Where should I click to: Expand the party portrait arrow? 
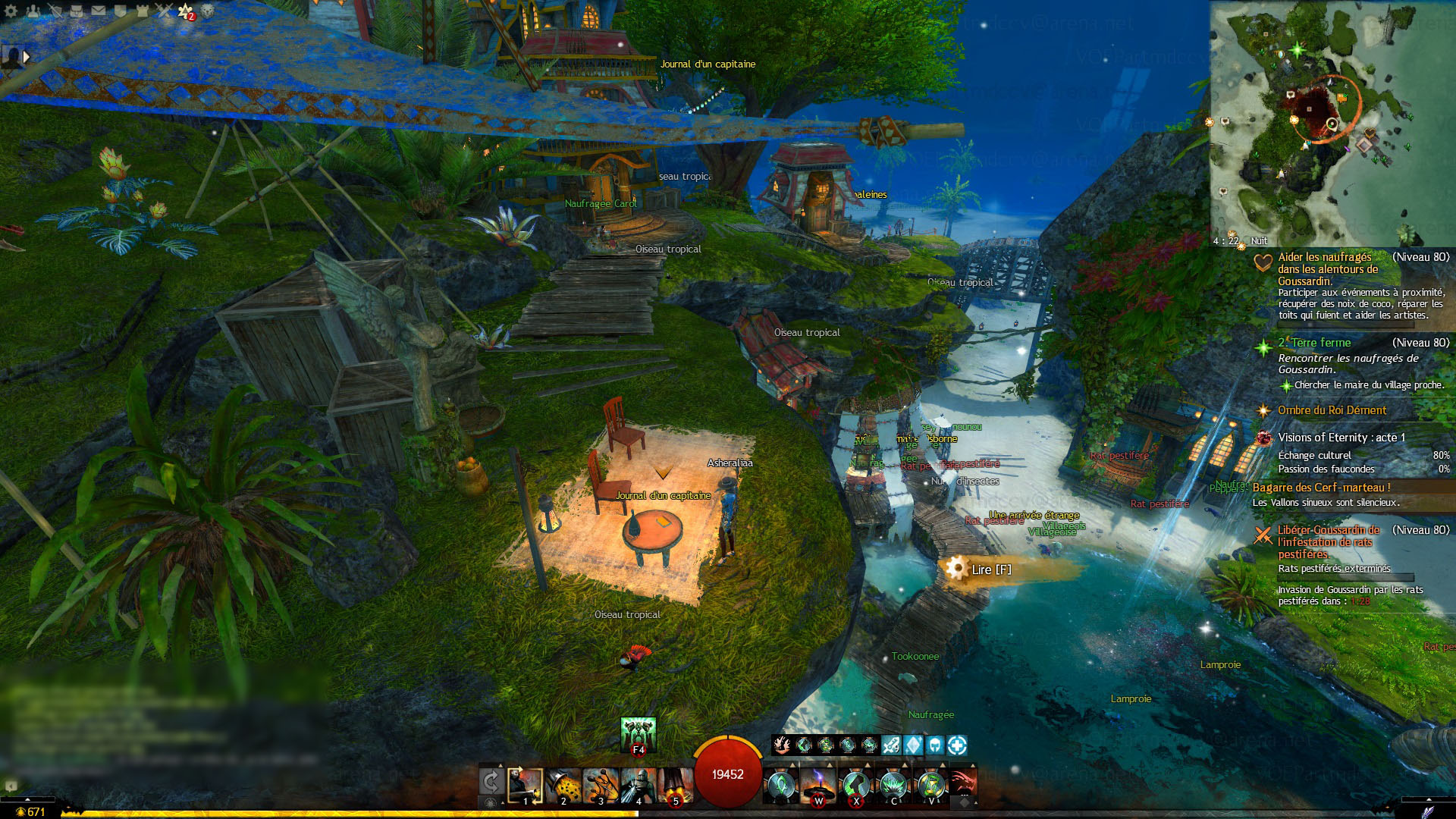point(27,56)
